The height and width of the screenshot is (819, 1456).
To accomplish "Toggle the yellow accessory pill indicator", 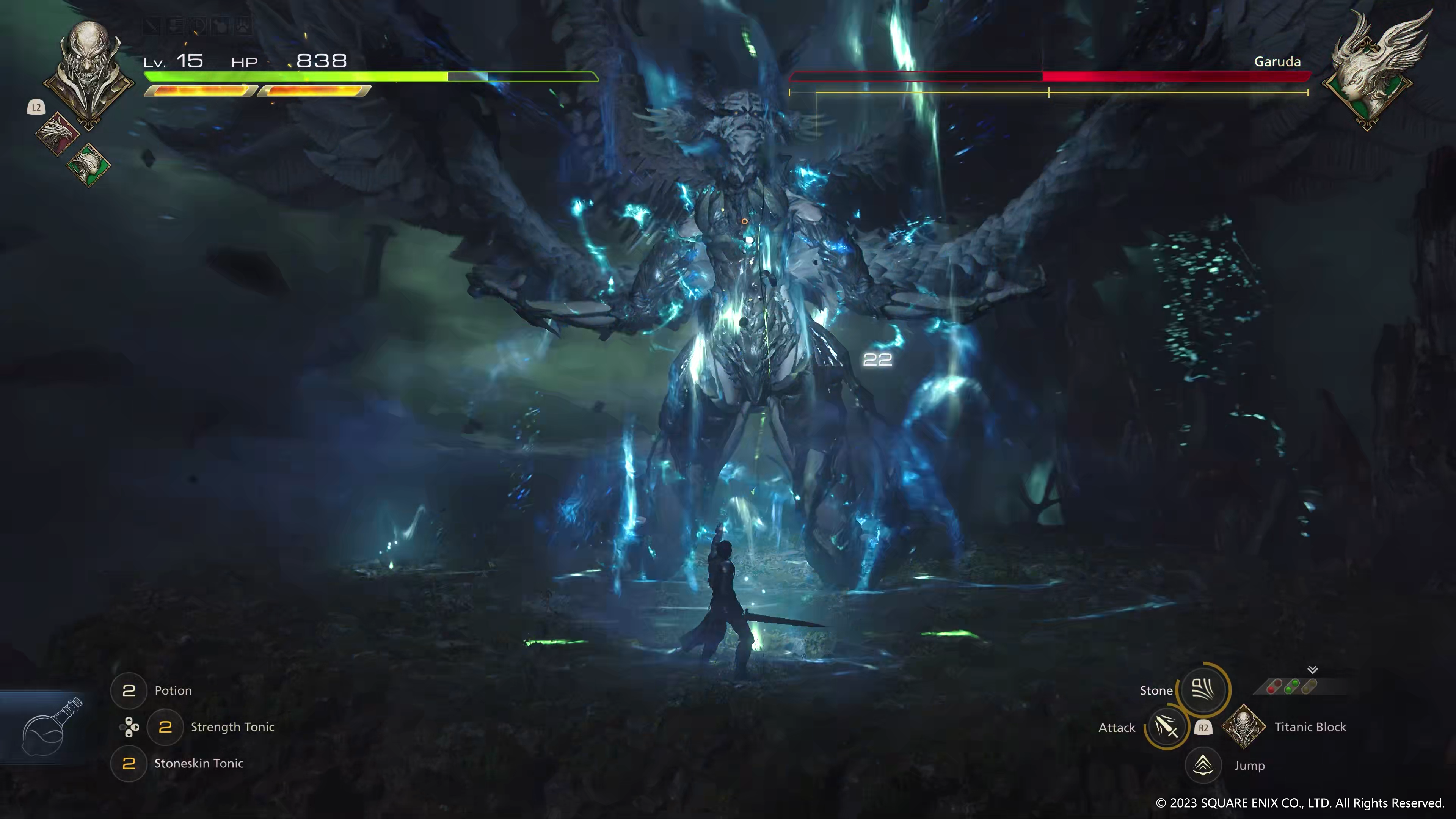I will click(x=1310, y=686).
